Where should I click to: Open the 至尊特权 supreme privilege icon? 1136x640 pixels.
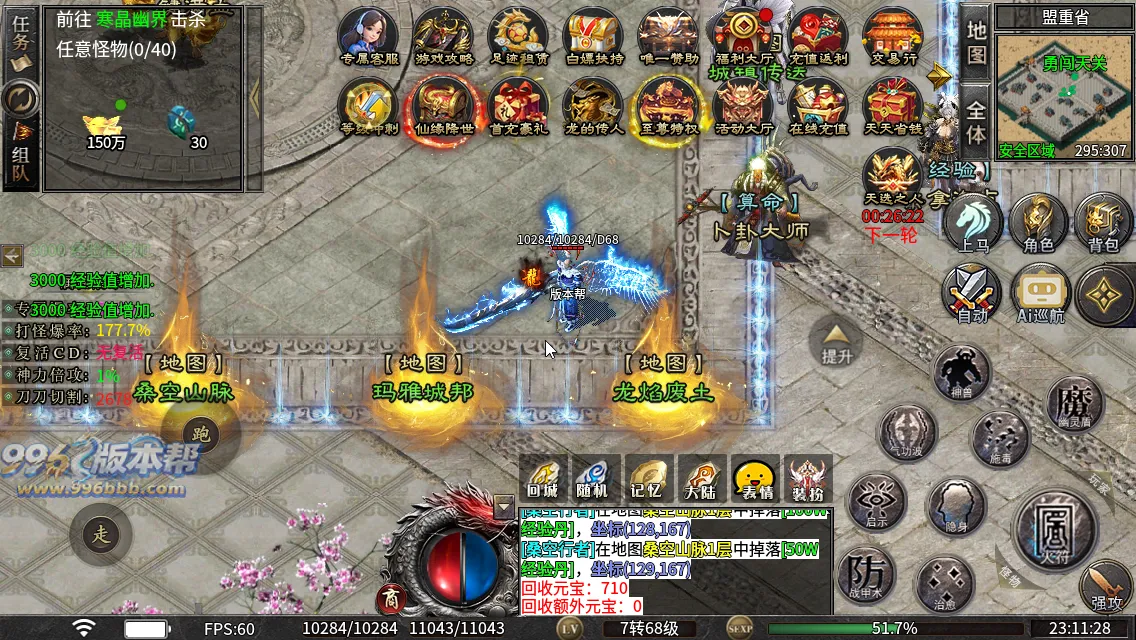click(668, 105)
